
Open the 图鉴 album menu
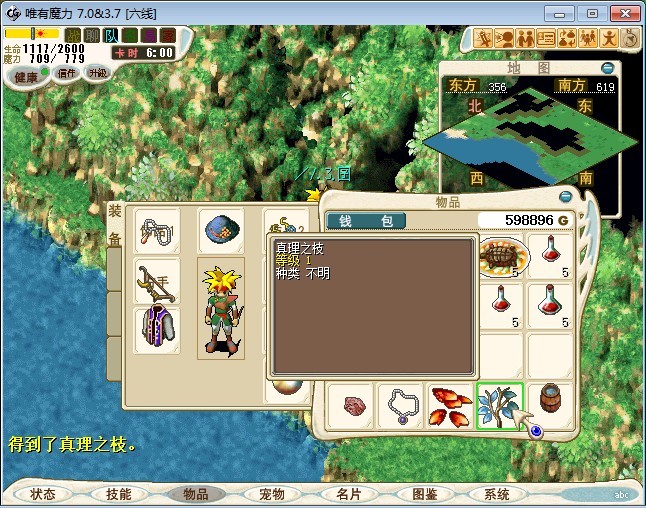(423, 494)
